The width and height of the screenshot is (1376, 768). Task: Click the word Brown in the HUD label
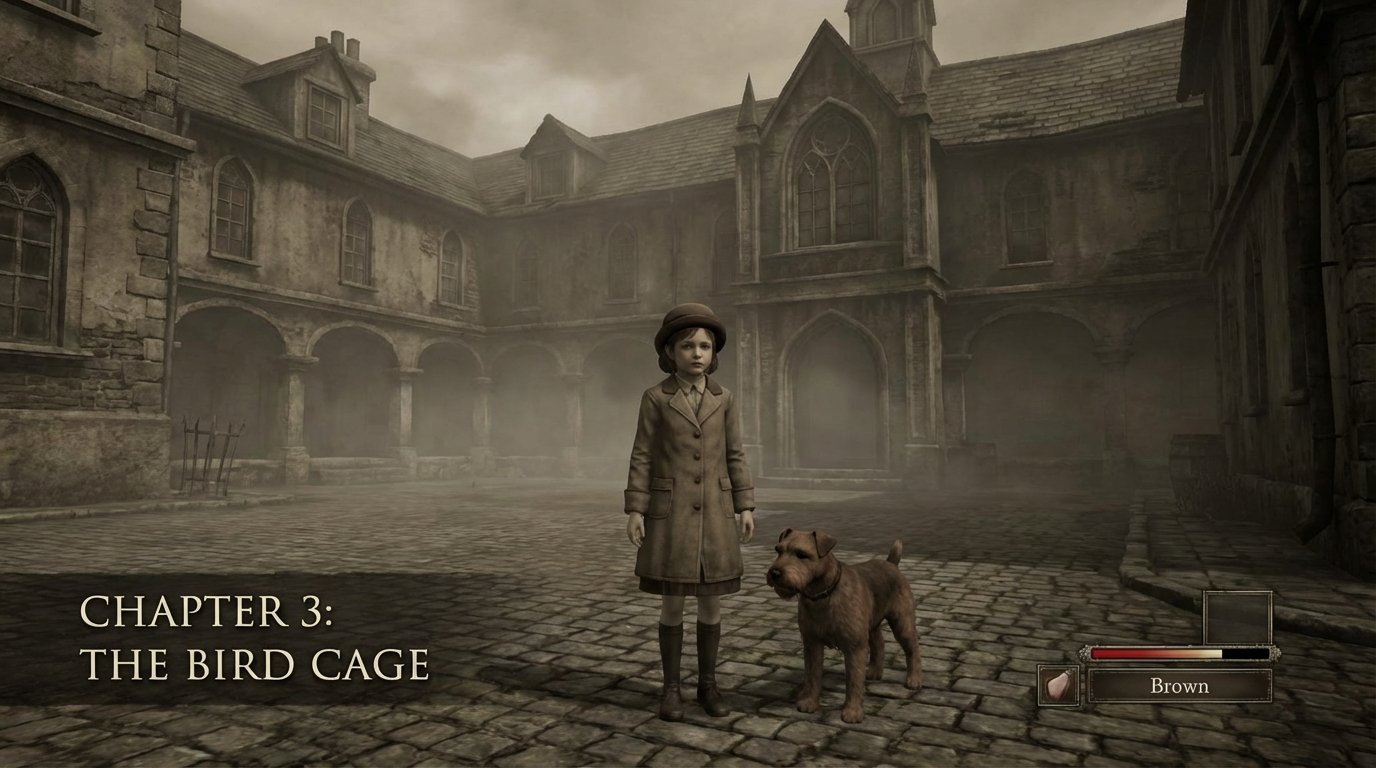click(x=1182, y=686)
